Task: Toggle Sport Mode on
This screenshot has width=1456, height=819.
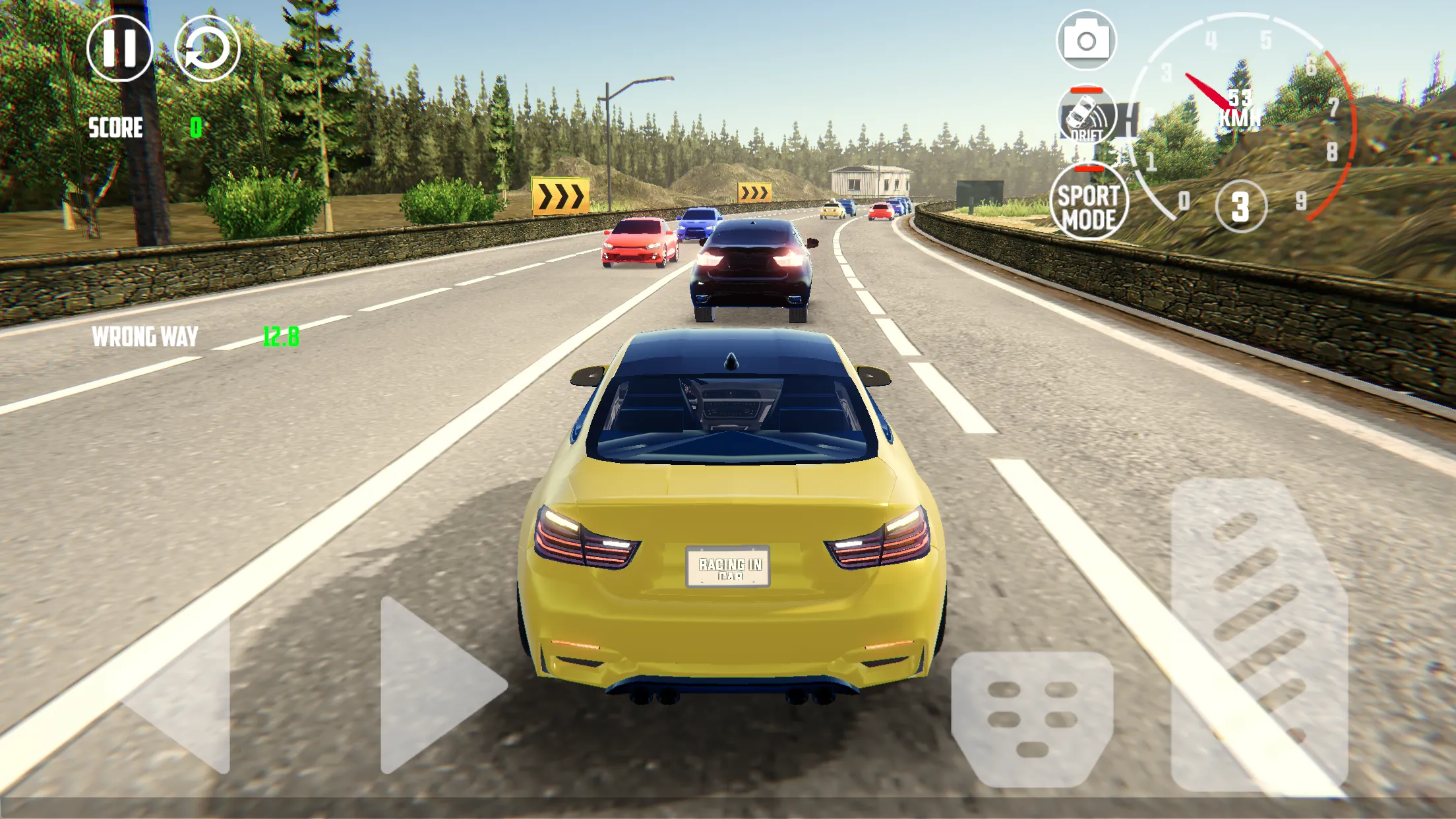Action: pos(1089,201)
